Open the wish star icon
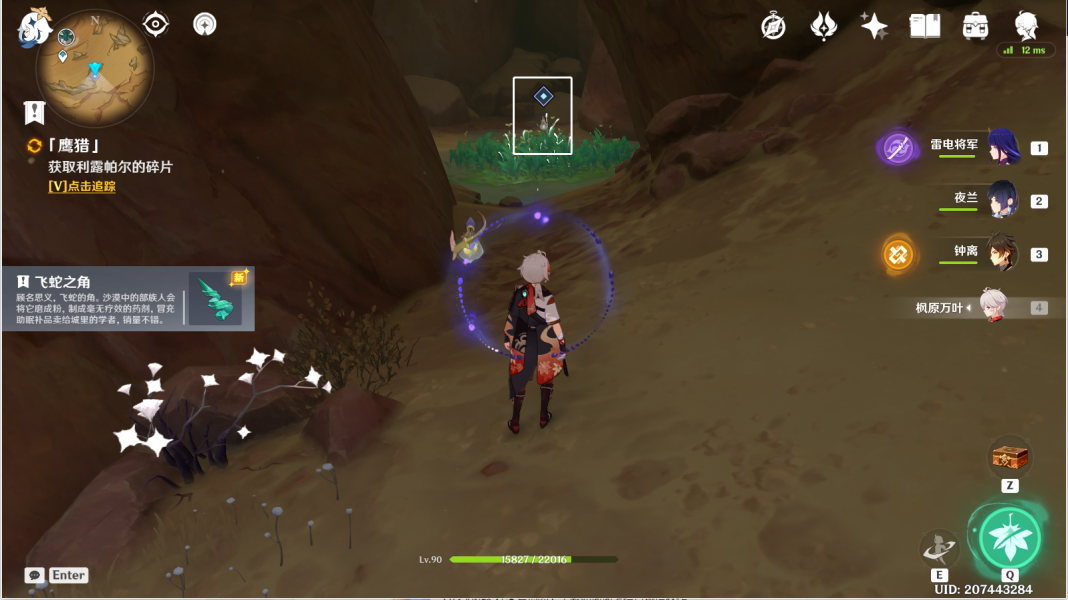 point(874,26)
